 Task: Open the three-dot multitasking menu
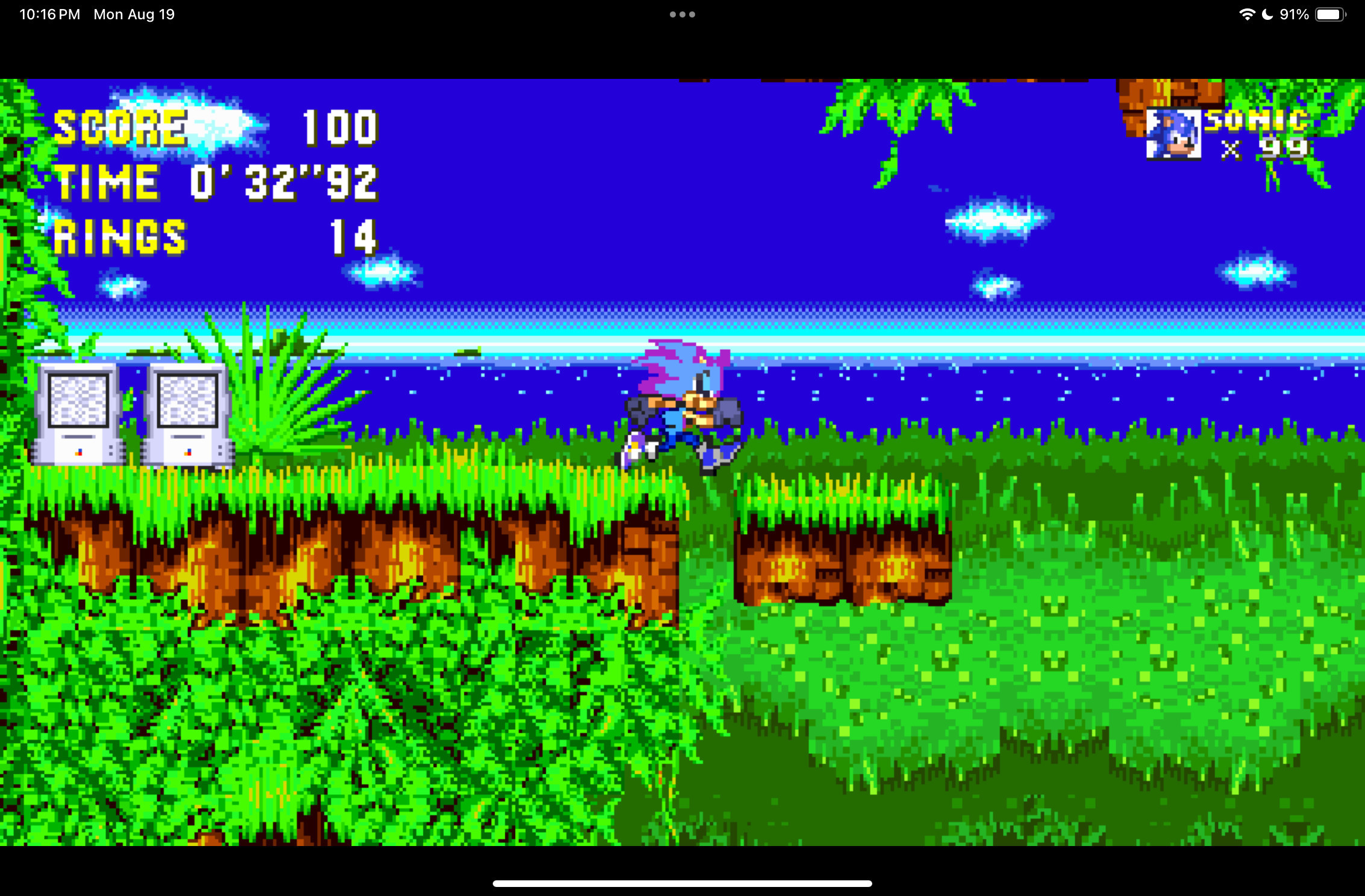pos(681,13)
